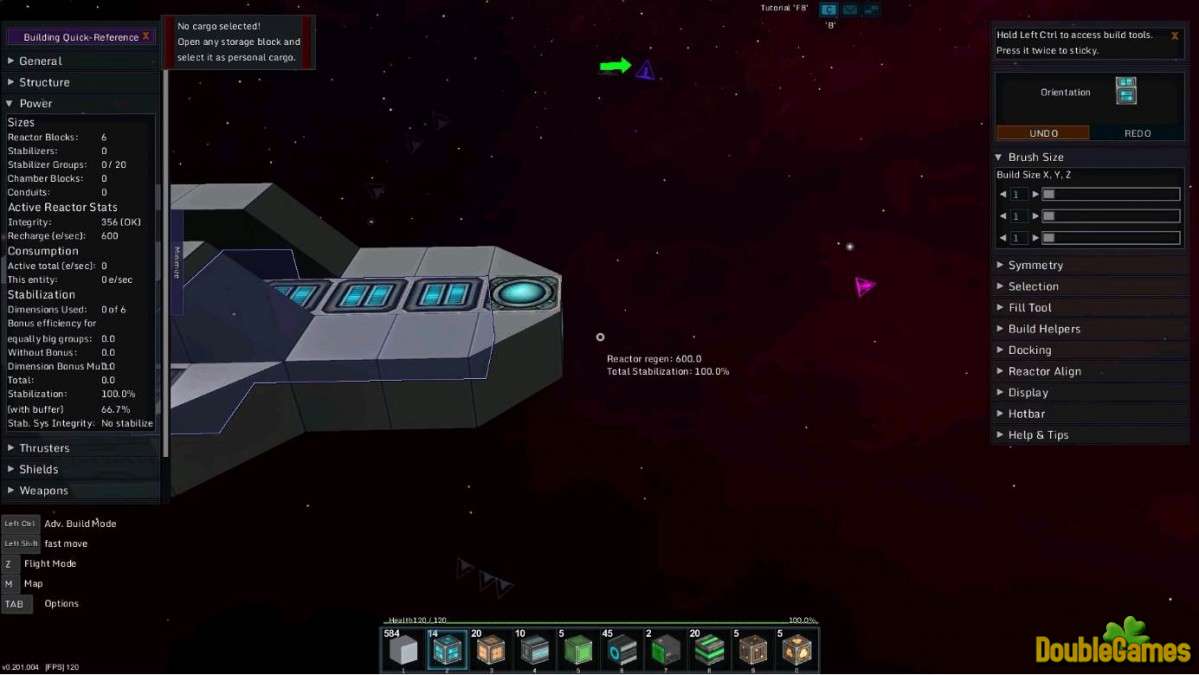Open the Shields section
This screenshot has width=1199, height=675.
[x=38, y=469]
